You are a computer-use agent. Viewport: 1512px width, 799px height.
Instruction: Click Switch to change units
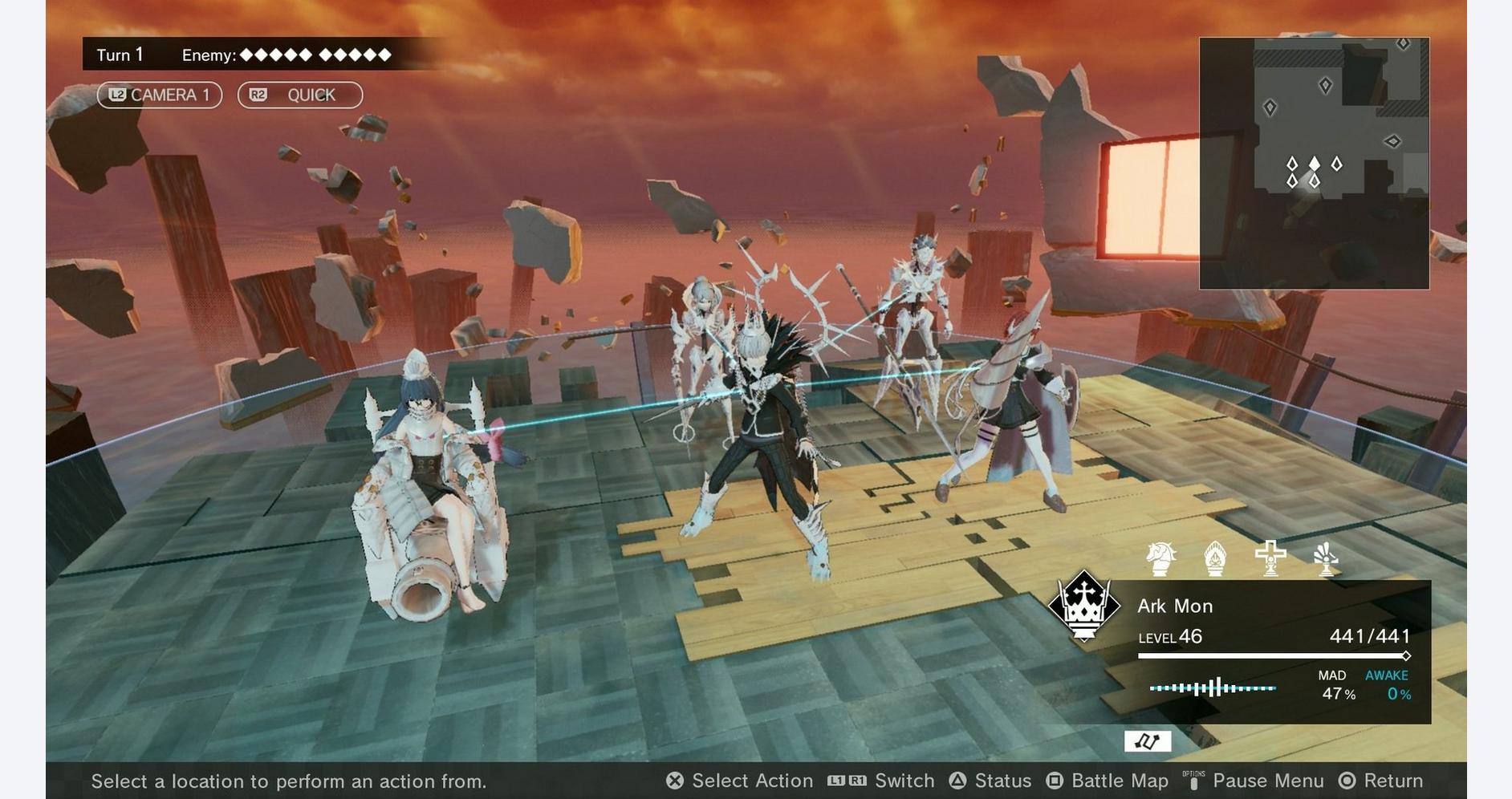pos(881,781)
